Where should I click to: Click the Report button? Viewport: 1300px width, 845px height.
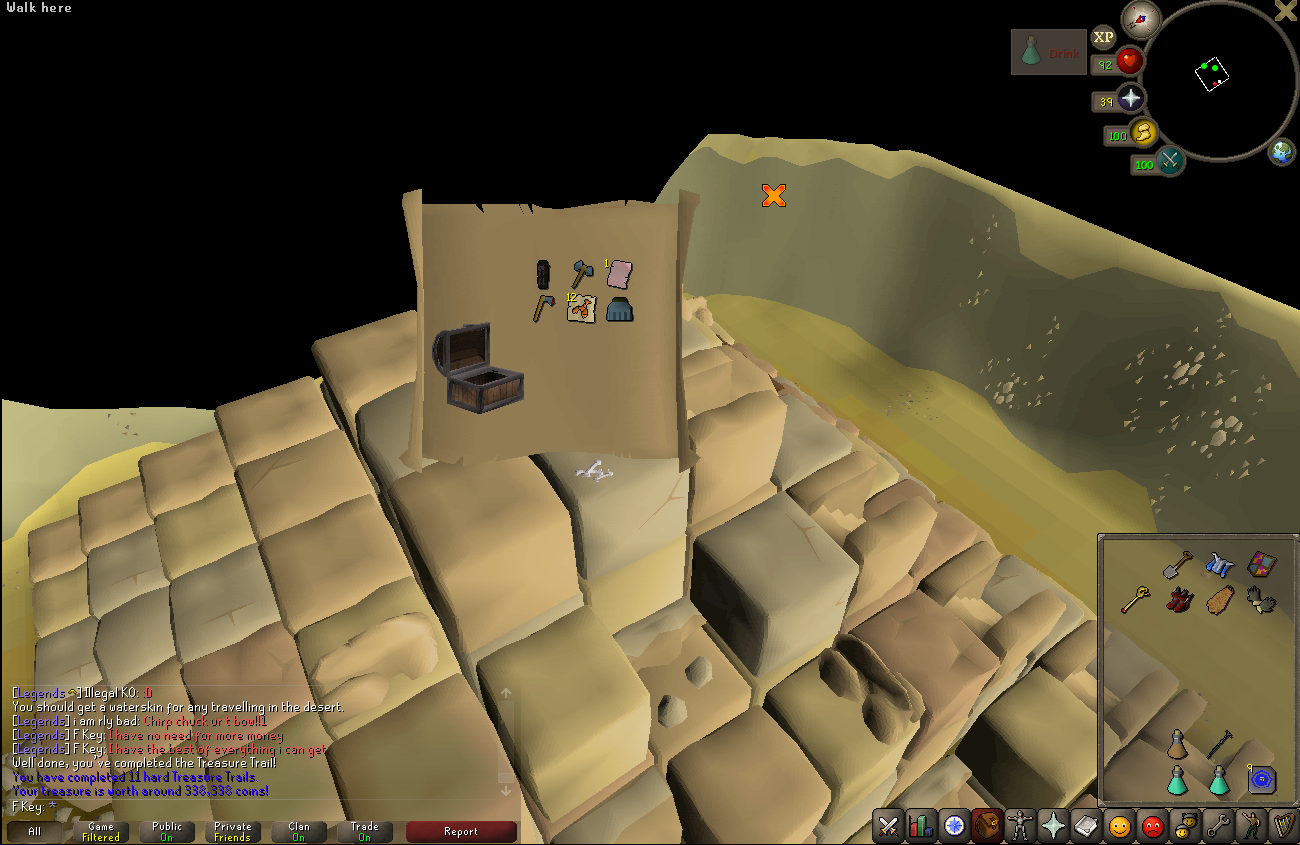pyautogui.click(x=461, y=831)
